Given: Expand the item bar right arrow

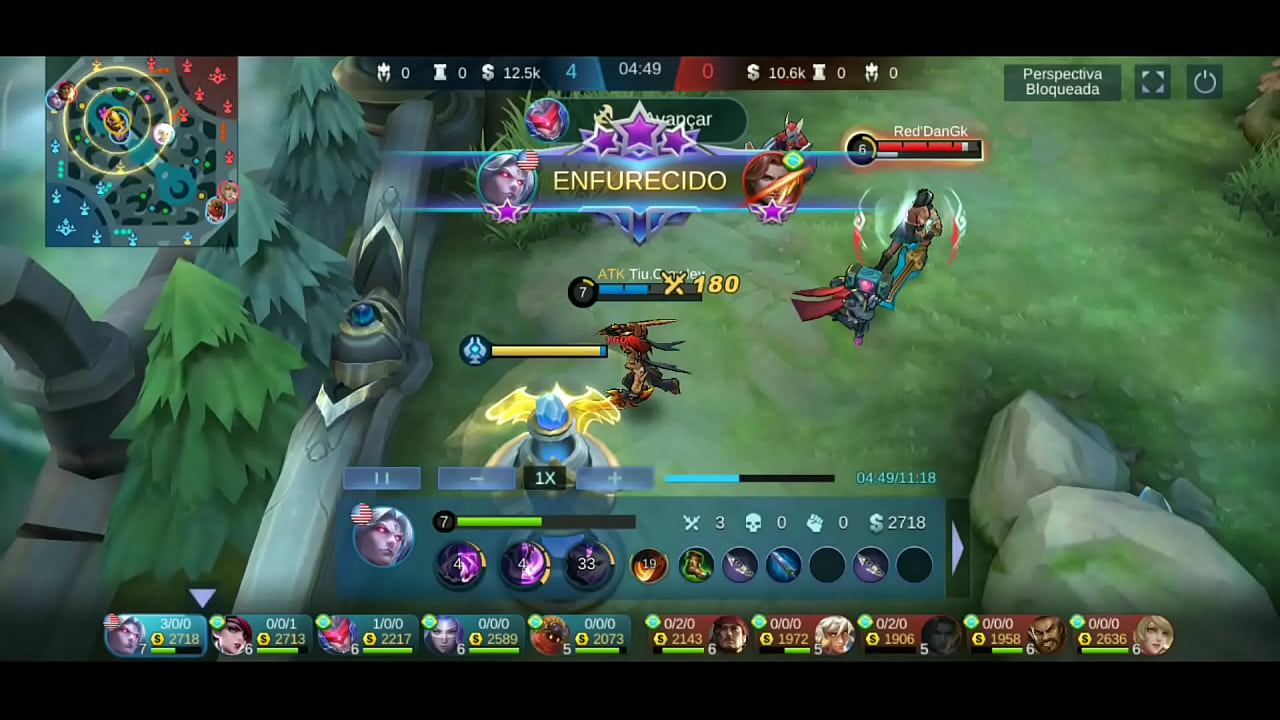Looking at the screenshot, I should coord(958,548).
